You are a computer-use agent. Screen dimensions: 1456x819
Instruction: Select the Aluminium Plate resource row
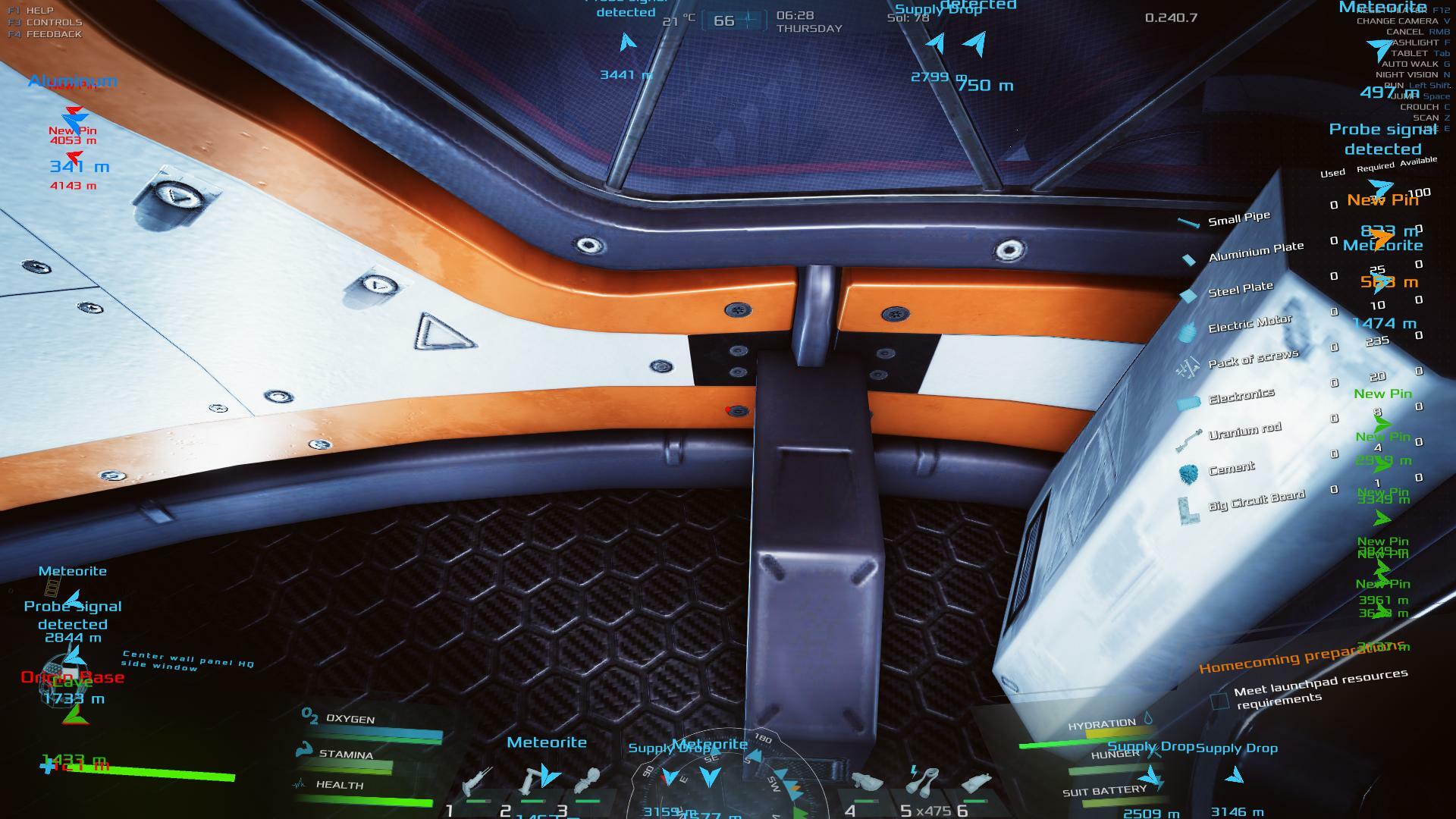[1256, 251]
